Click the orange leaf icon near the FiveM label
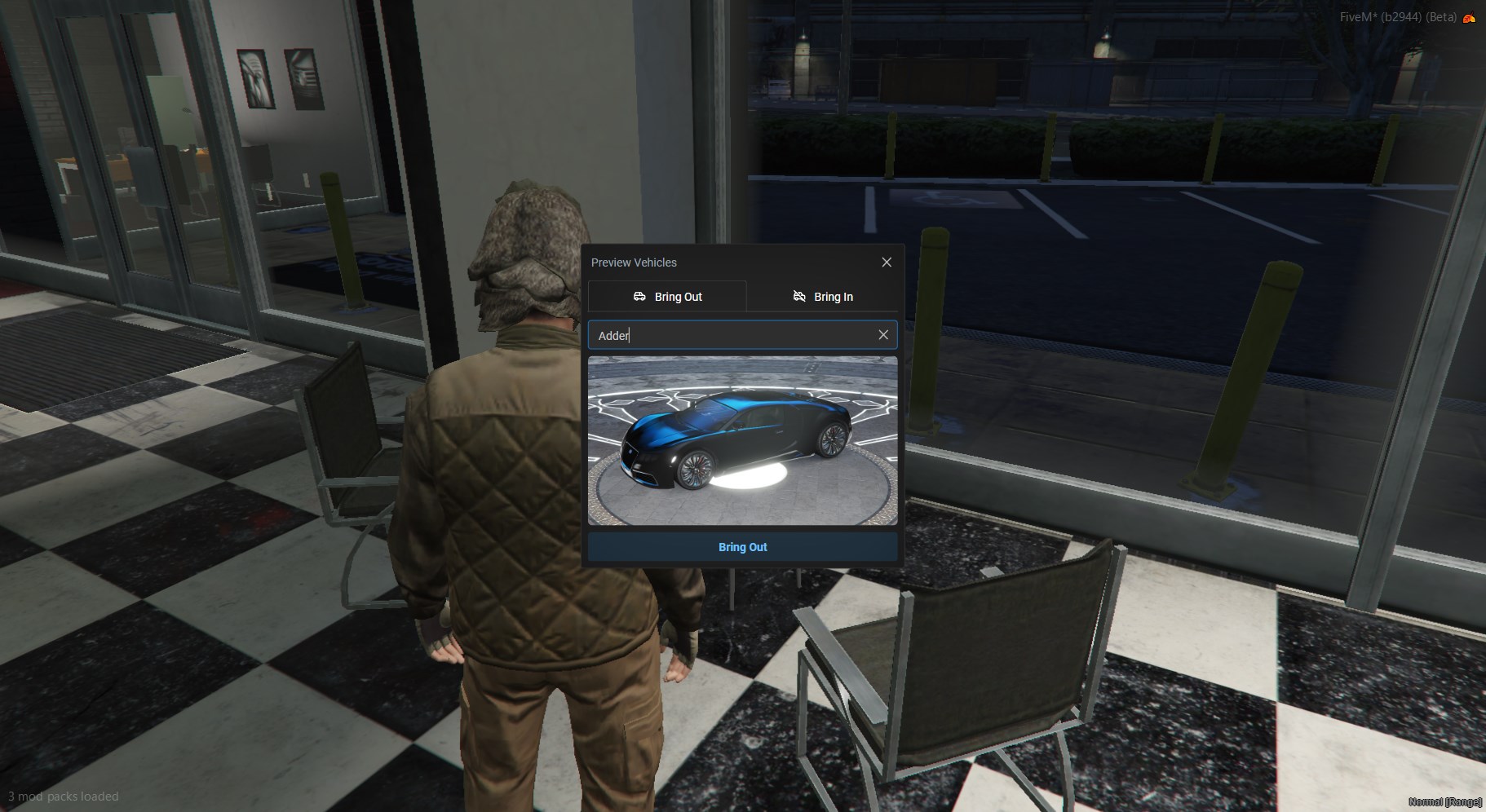Image resolution: width=1486 pixels, height=812 pixels. pos(1471,16)
